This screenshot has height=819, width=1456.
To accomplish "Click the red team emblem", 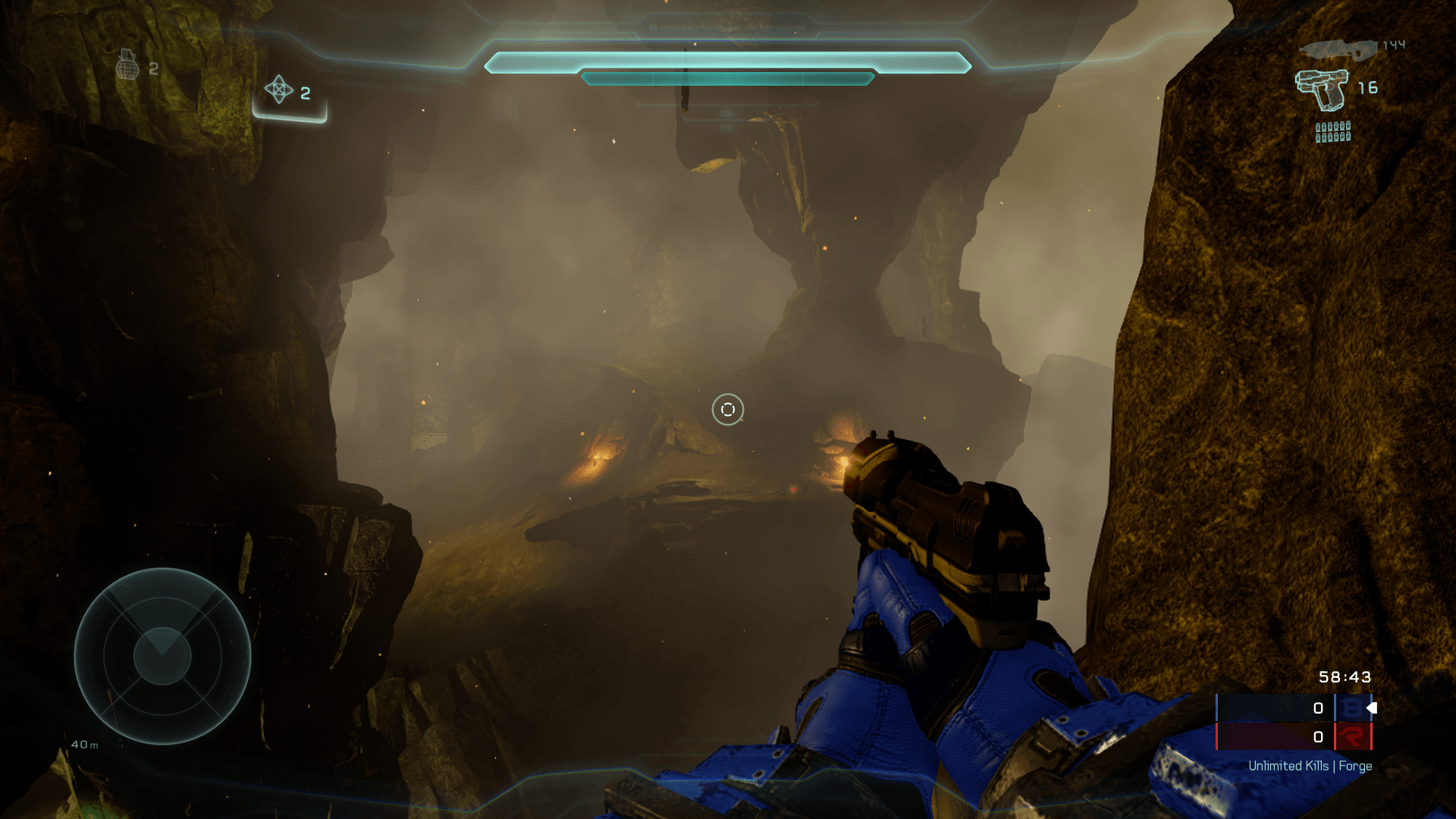I will click(x=1351, y=736).
